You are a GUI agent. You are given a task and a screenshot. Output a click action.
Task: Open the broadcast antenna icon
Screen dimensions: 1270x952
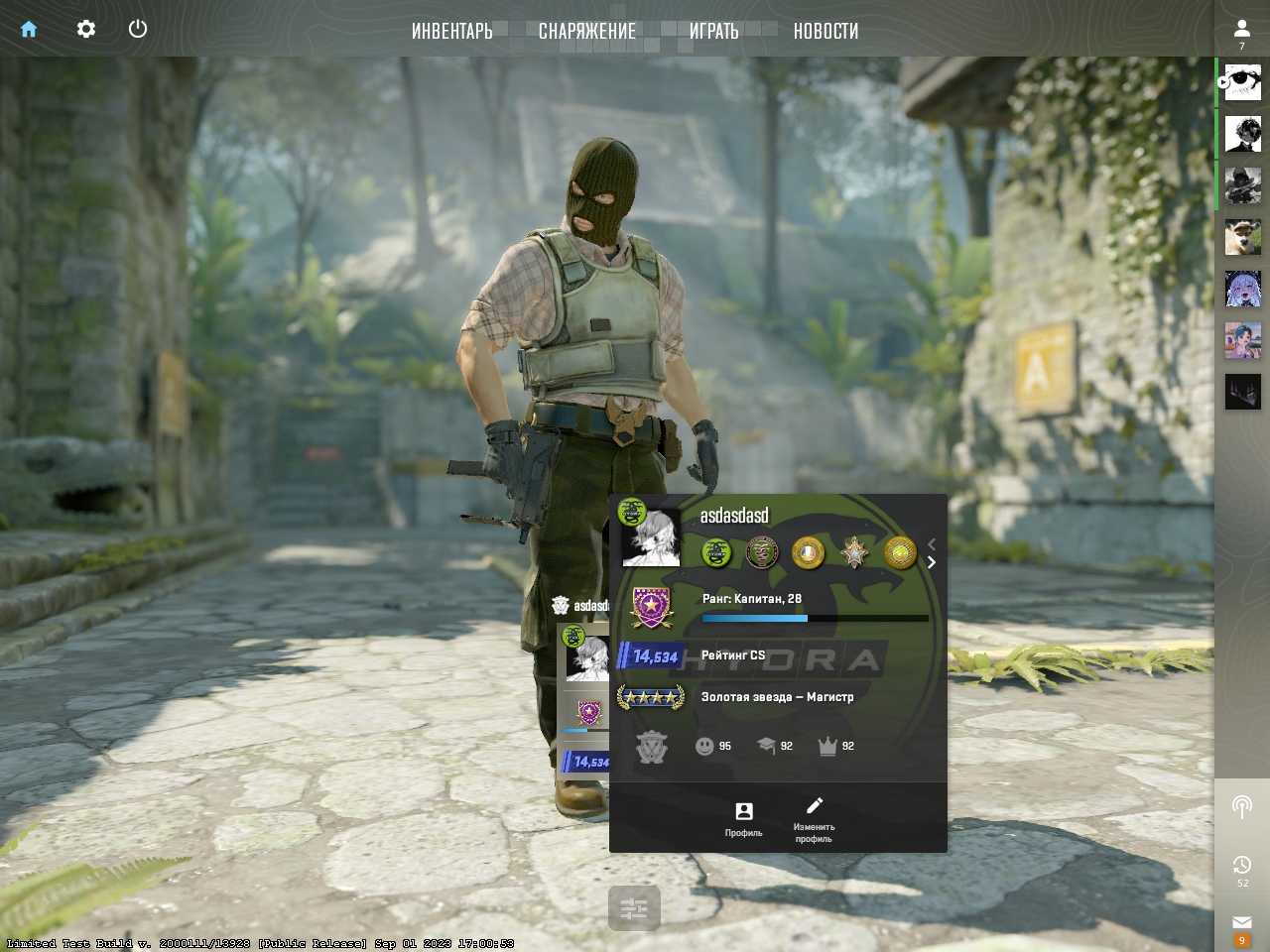pyautogui.click(x=1241, y=806)
